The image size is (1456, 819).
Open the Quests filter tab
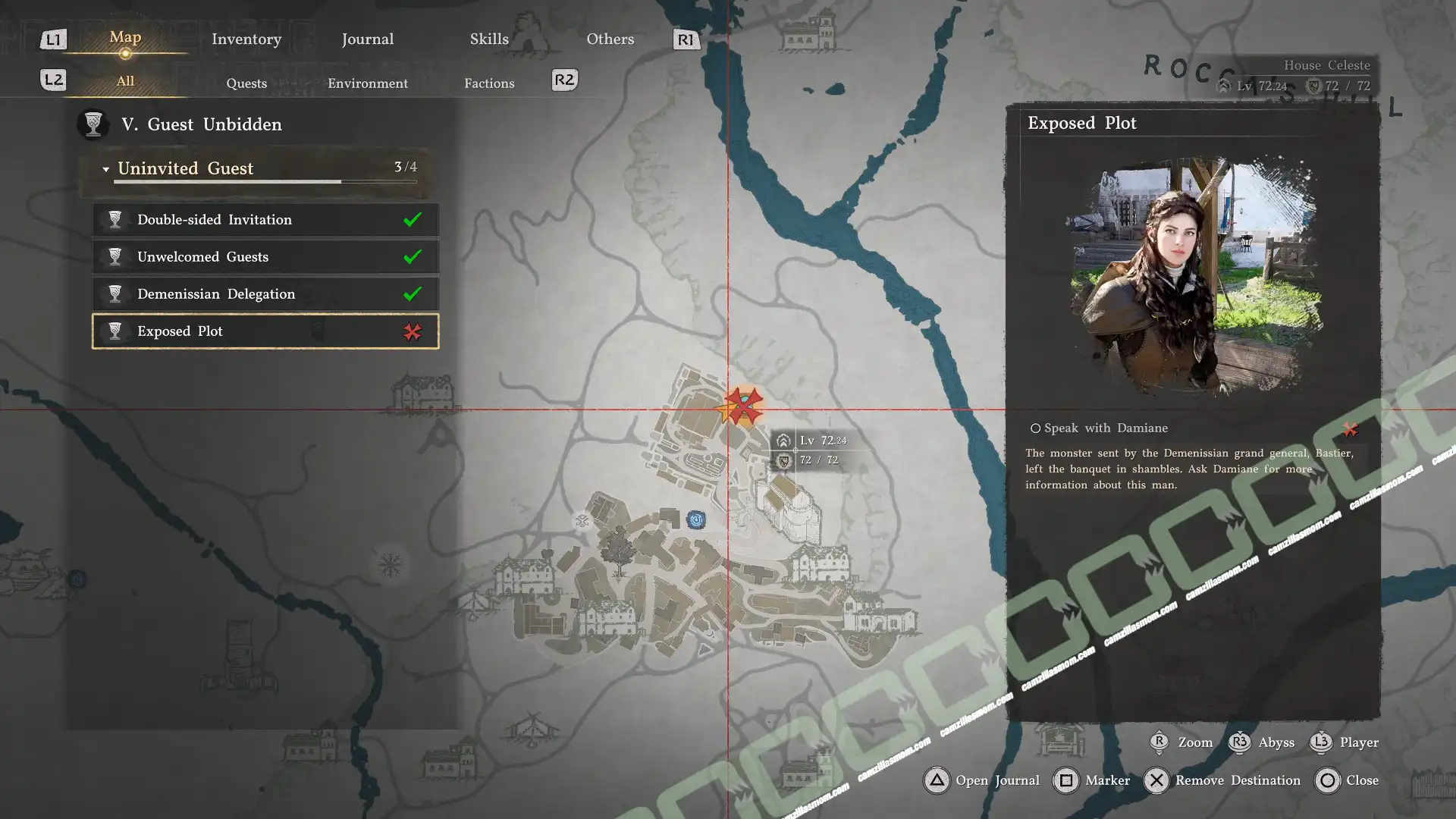coord(246,83)
